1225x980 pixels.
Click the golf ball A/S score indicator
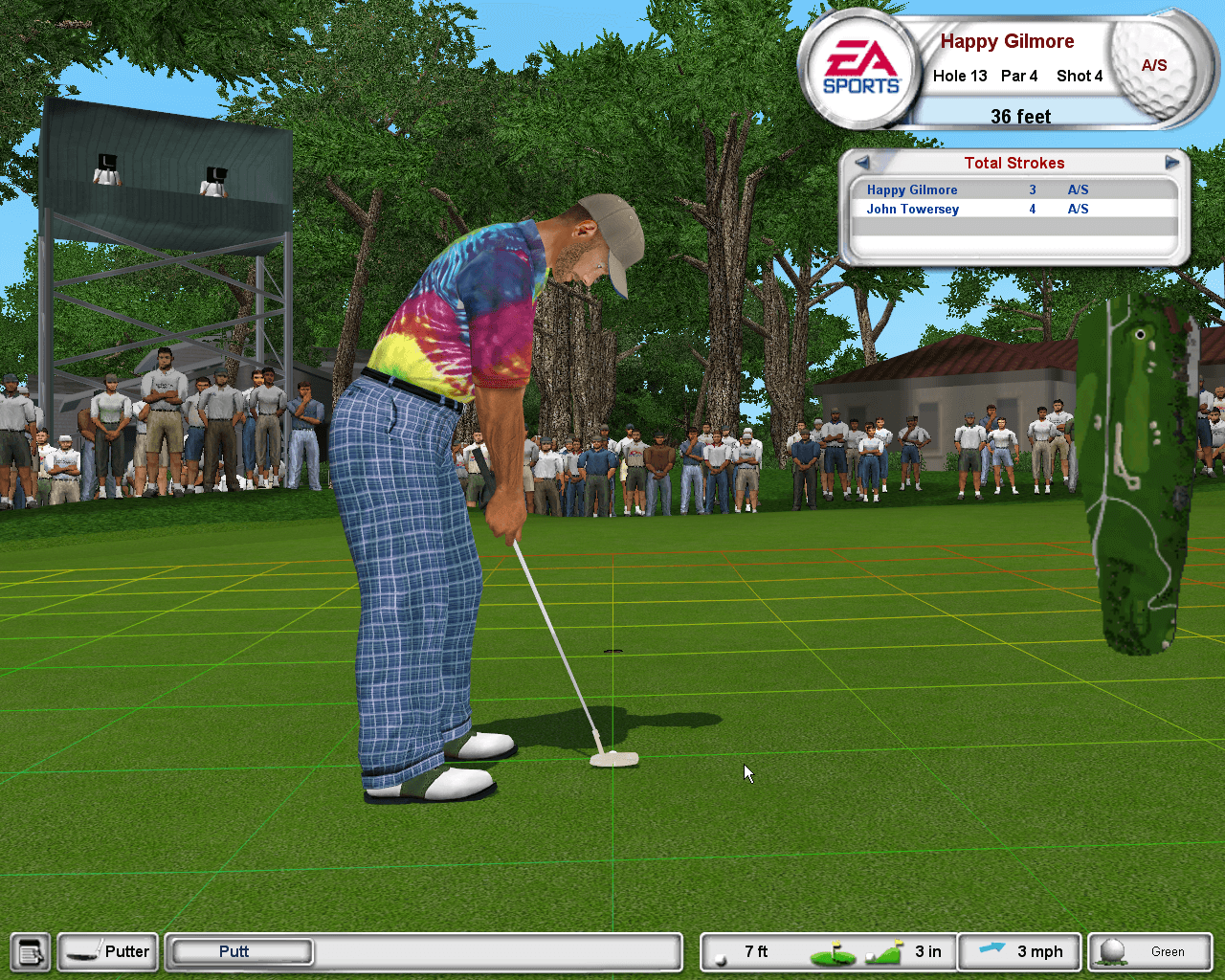click(x=1153, y=65)
